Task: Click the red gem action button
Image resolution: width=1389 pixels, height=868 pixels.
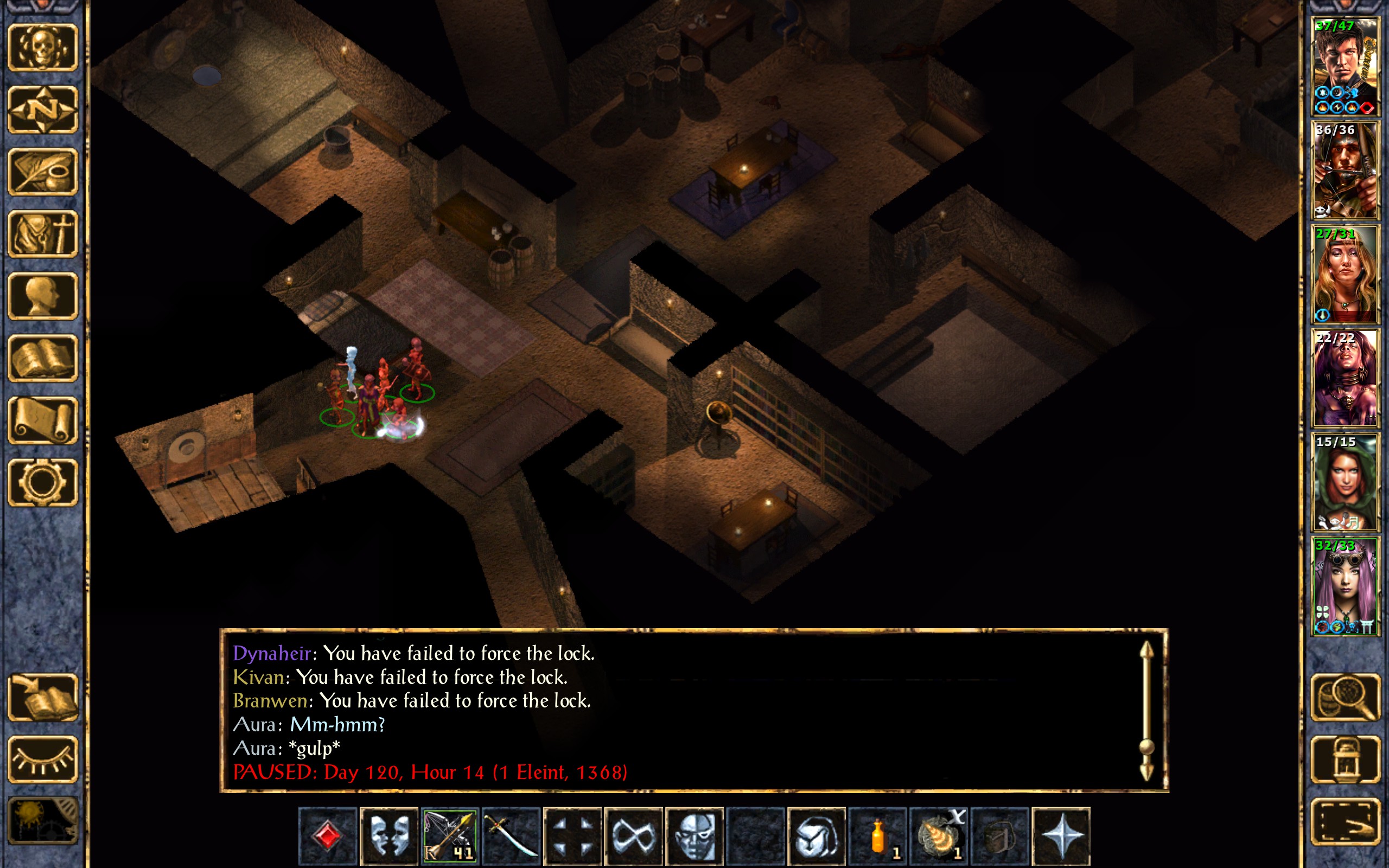Action: pos(328,836)
